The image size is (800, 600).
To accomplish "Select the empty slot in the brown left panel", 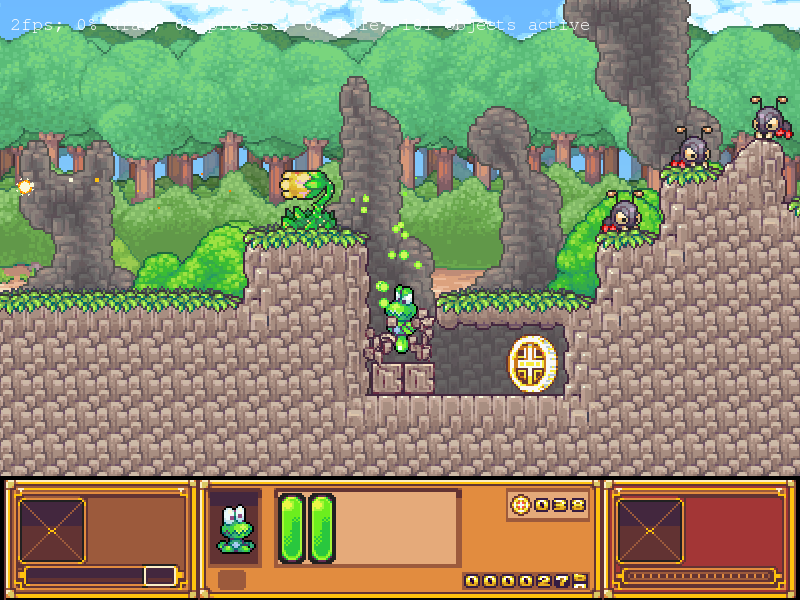I will [51, 530].
